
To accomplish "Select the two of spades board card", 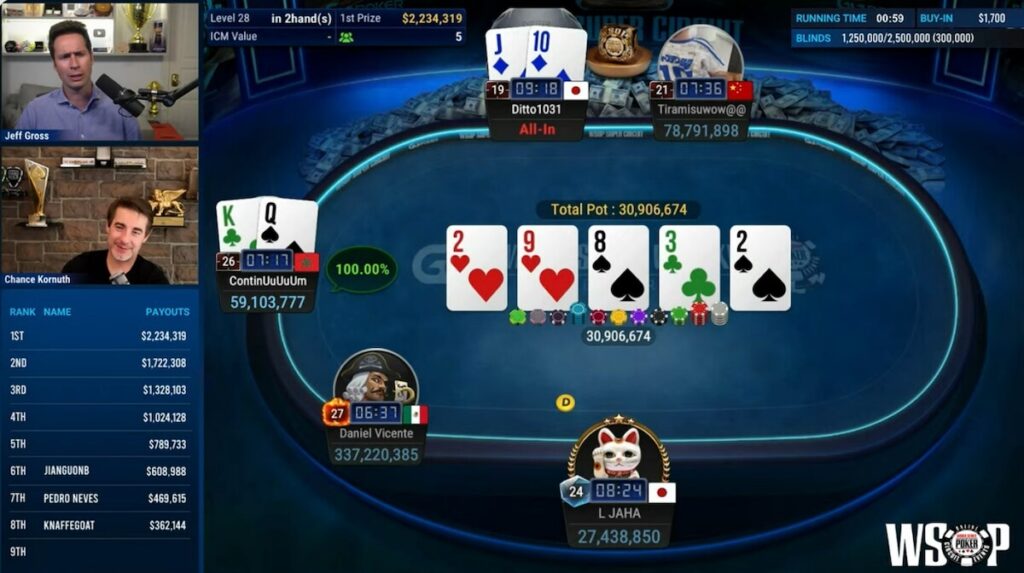I will 760,268.
